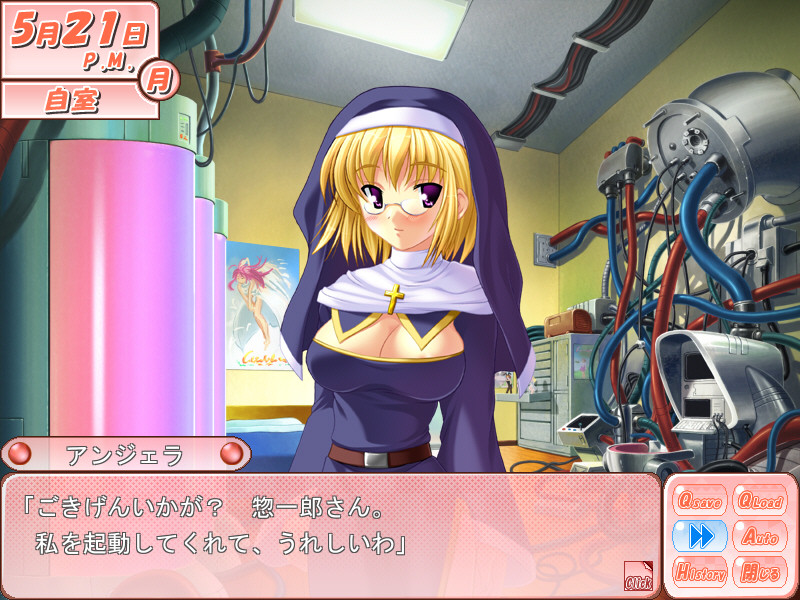
Task: Advance dialogue via the Click page icon
Action: [x=638, y=576]
